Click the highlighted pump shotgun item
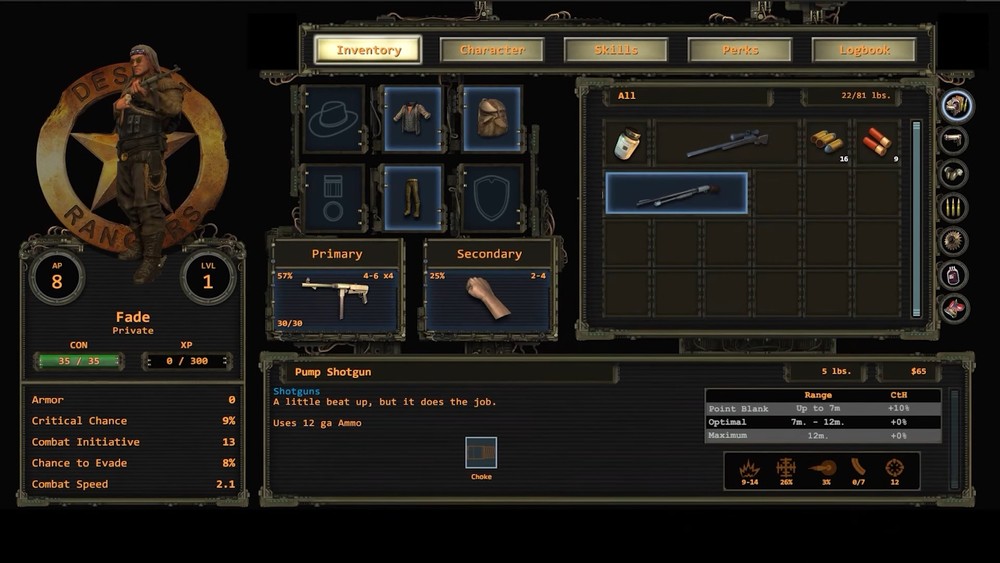Viewport: 1000px width, 563px height. coord(677,193)
